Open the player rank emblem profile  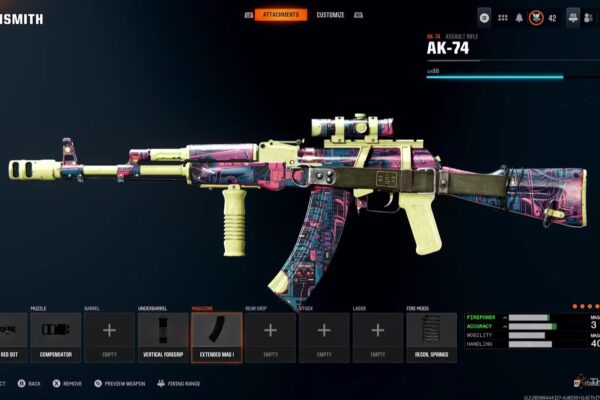pos(536,18)
